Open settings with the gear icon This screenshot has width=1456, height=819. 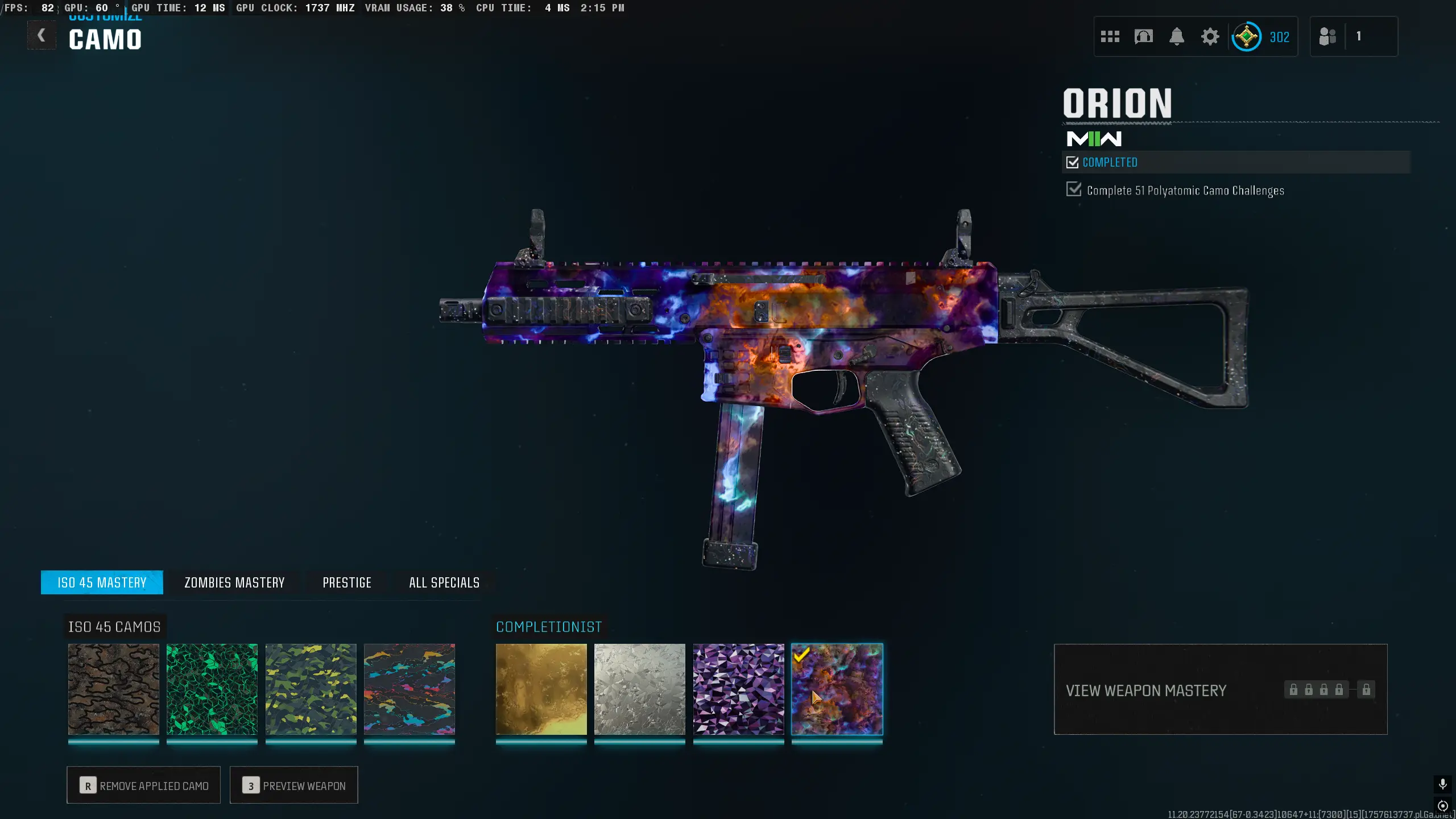(x=1210, y=37)
